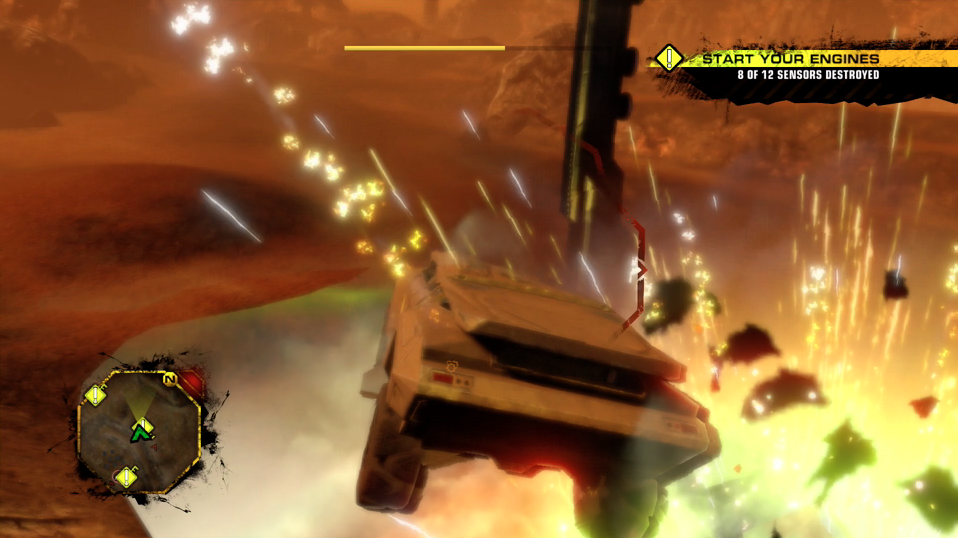Select the bottom objective marker on the minimap
Viewport: 958px width, 538px height.
click(126, 477)
